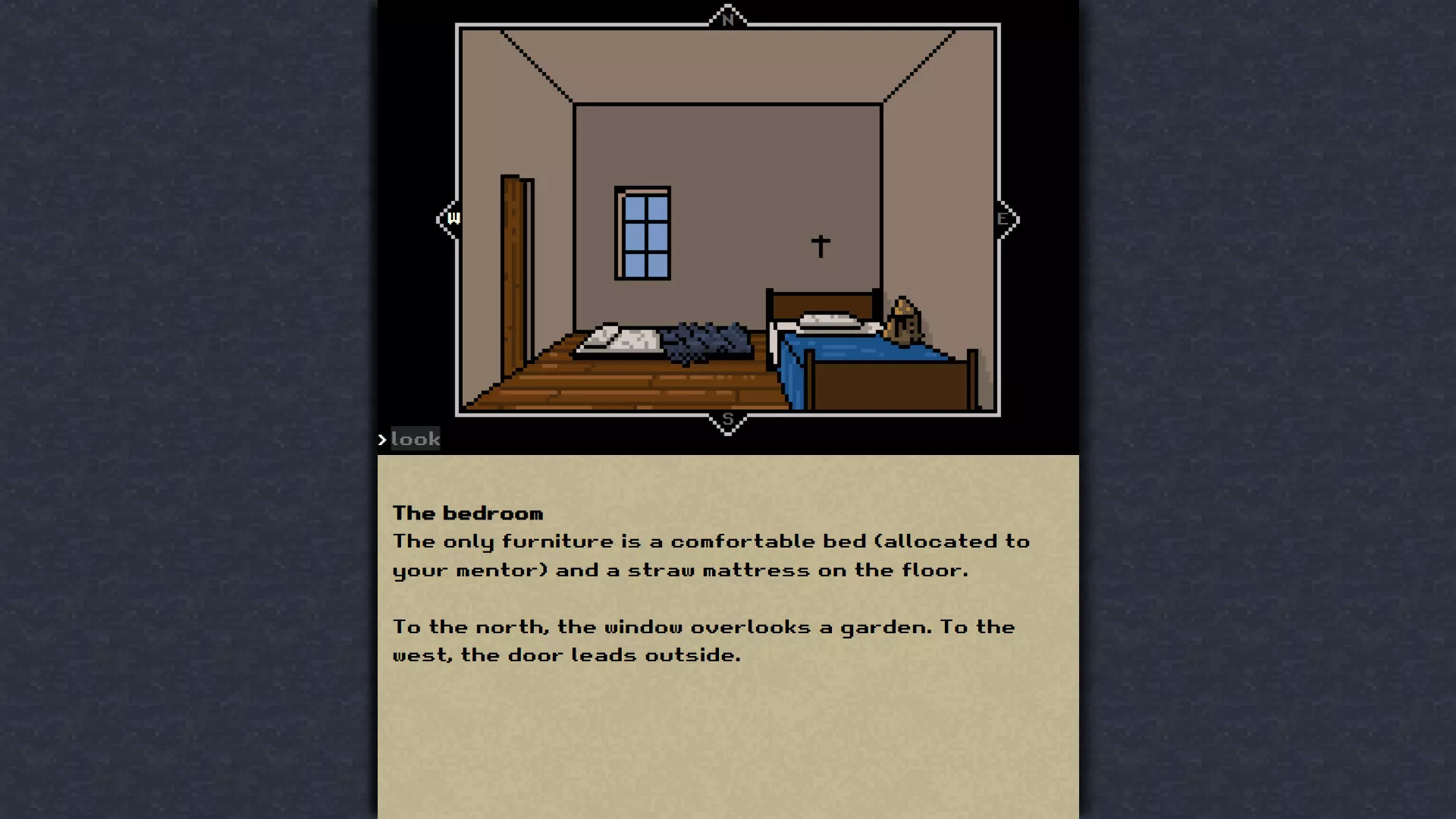Select the cross hanging on the wall
1456x819 pixels.
(821, 244)
